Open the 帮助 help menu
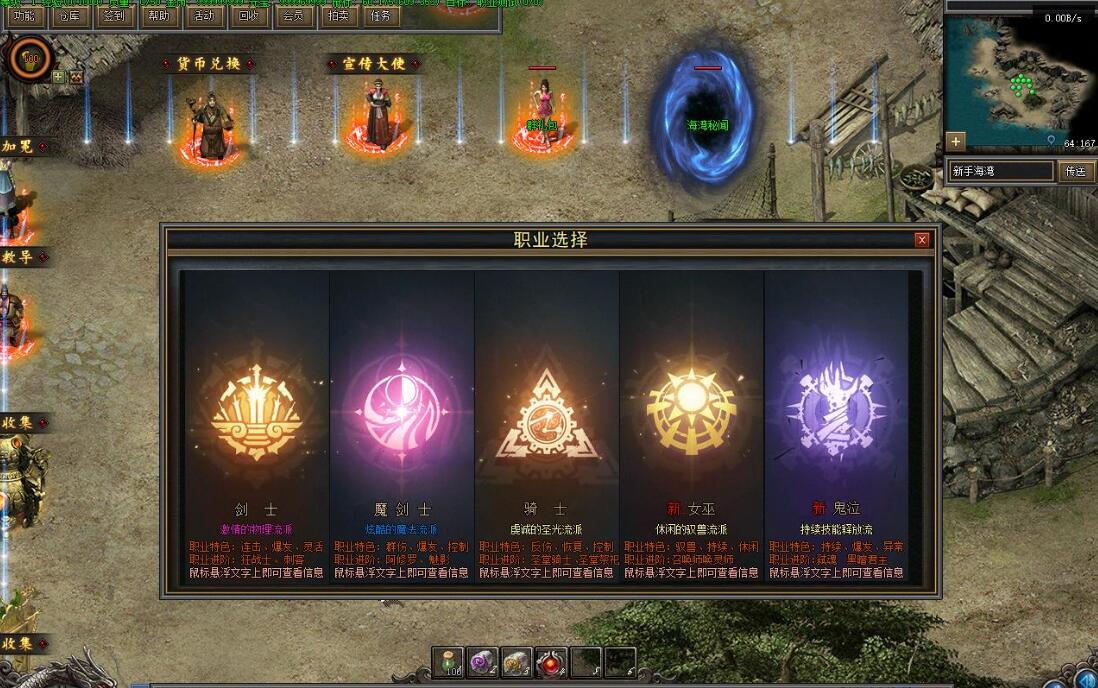 tap(158, 17)
